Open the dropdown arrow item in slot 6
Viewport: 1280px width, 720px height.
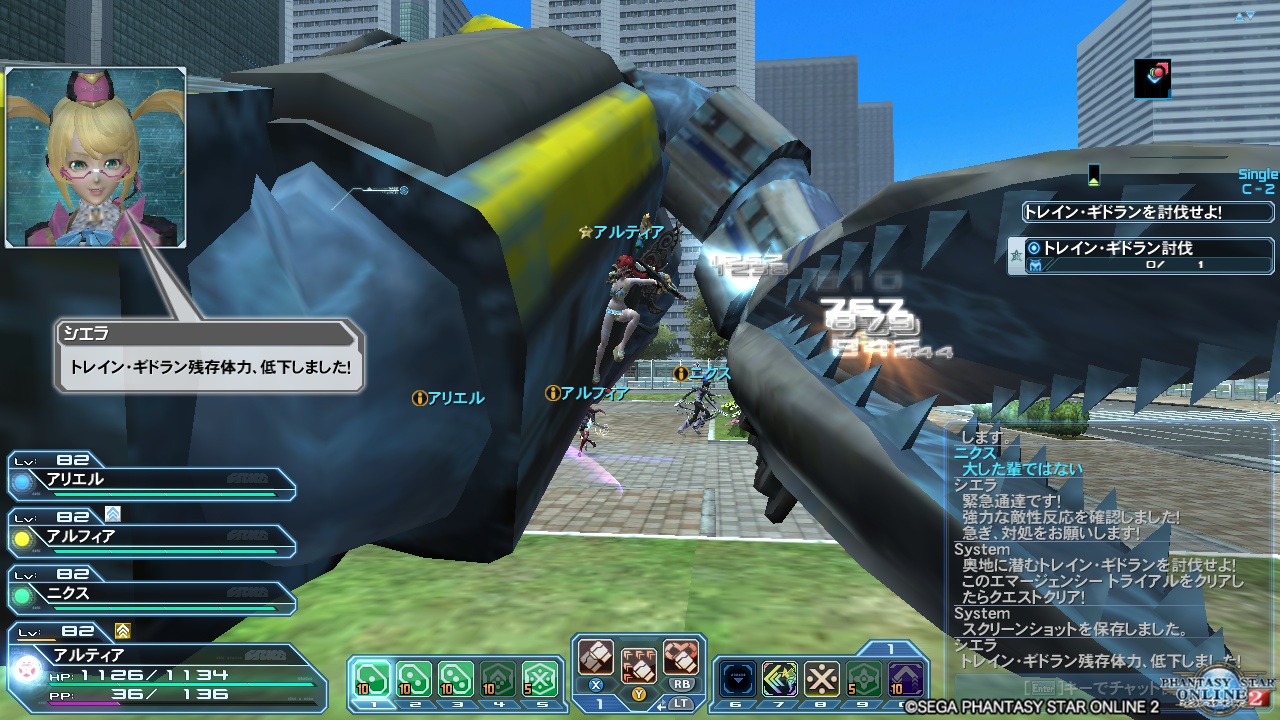click(x=737, y=678)
